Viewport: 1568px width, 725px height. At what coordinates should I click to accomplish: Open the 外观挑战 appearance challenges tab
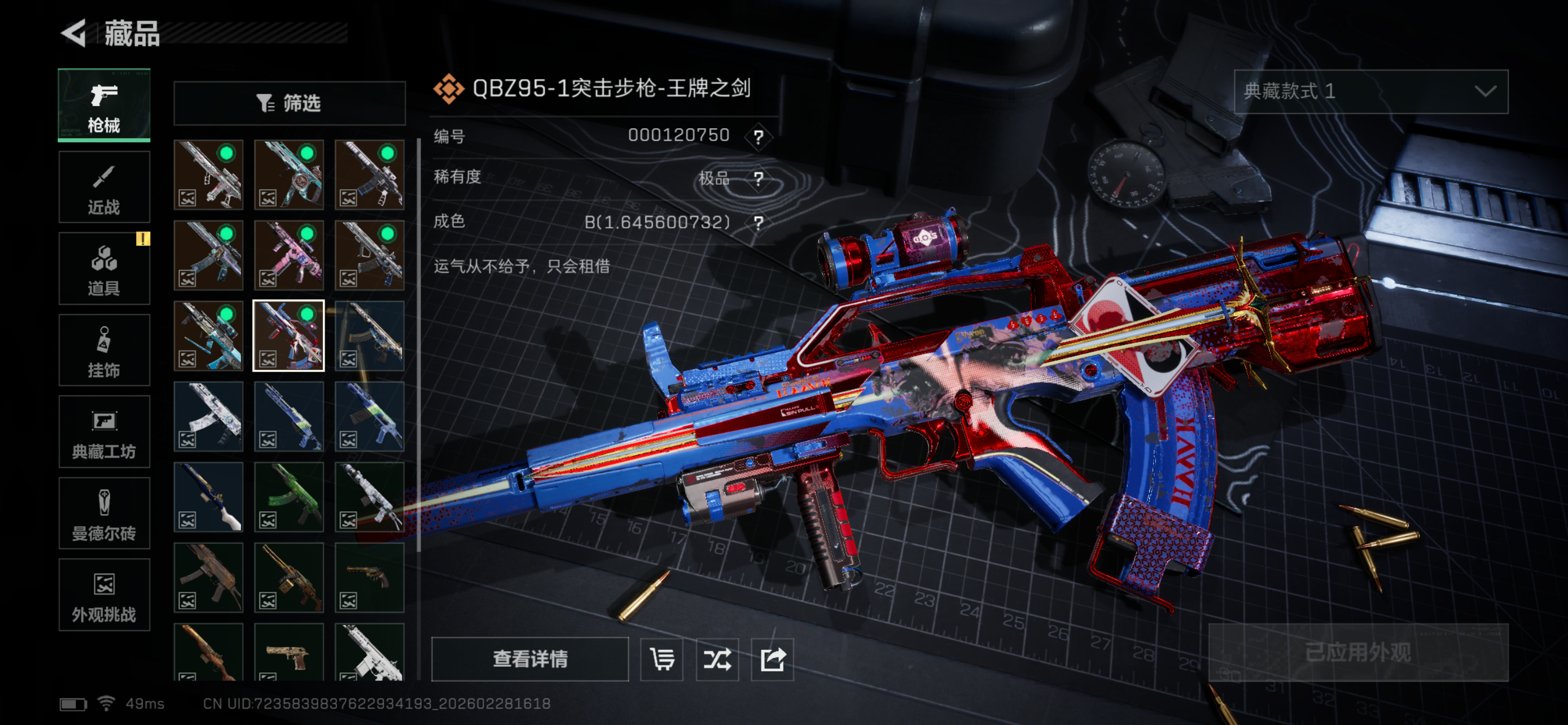(104, 595)
